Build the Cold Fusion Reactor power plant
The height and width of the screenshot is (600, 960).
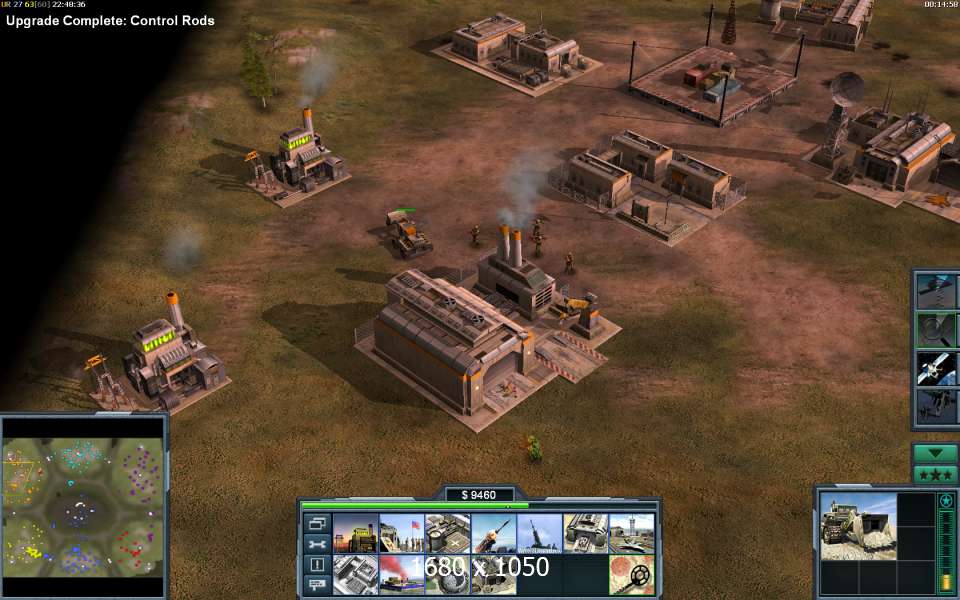[355, 533]
